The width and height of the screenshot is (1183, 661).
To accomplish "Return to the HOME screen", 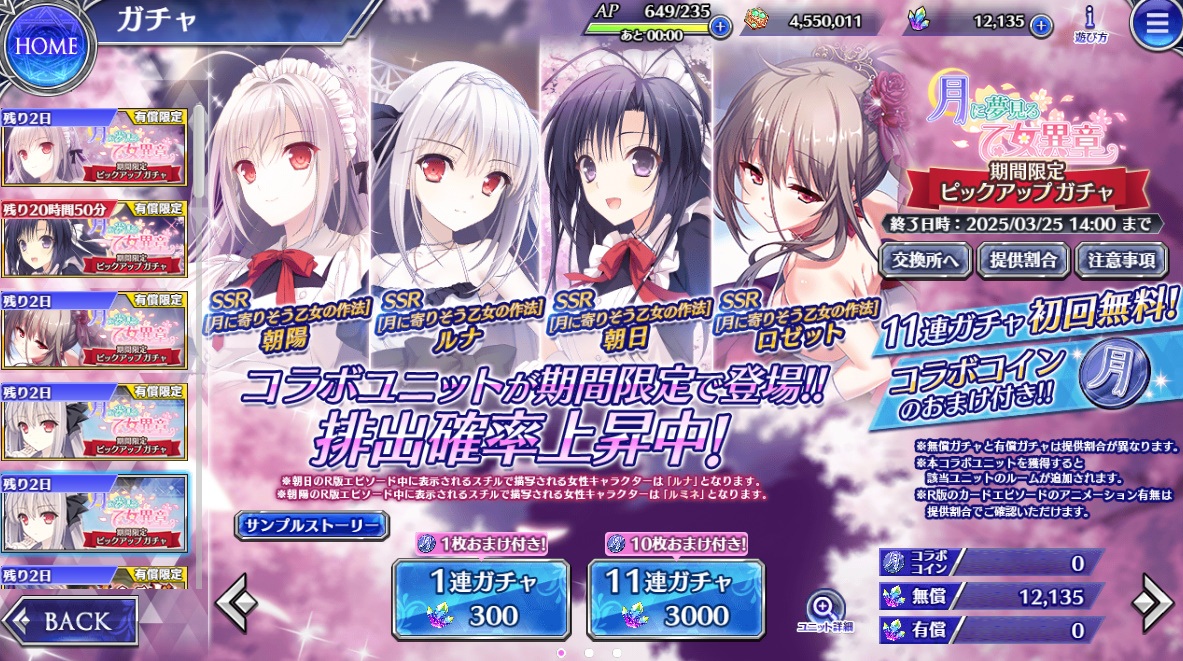I will (x=46, y=44).
